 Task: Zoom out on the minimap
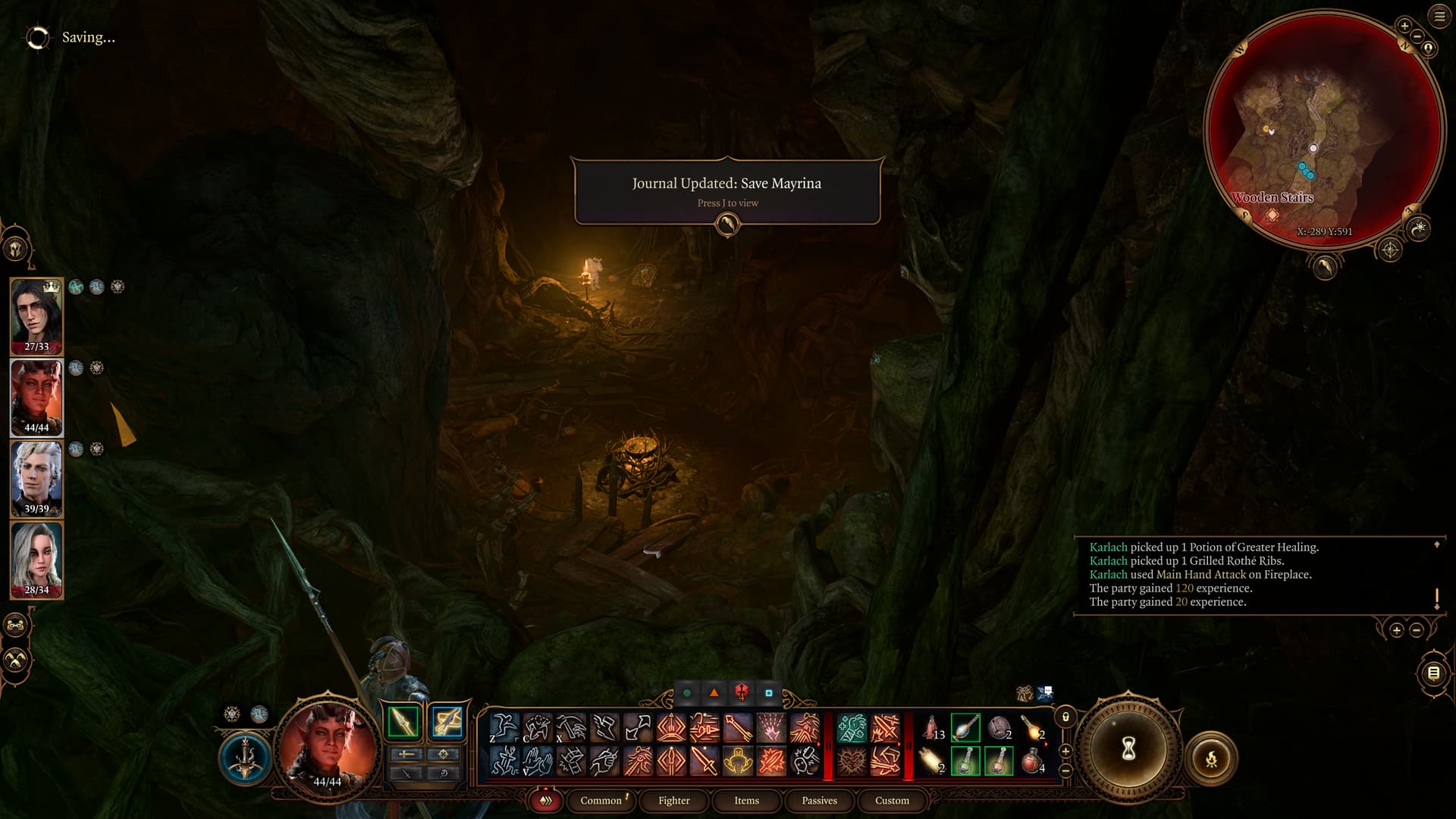coord(1417,36)
